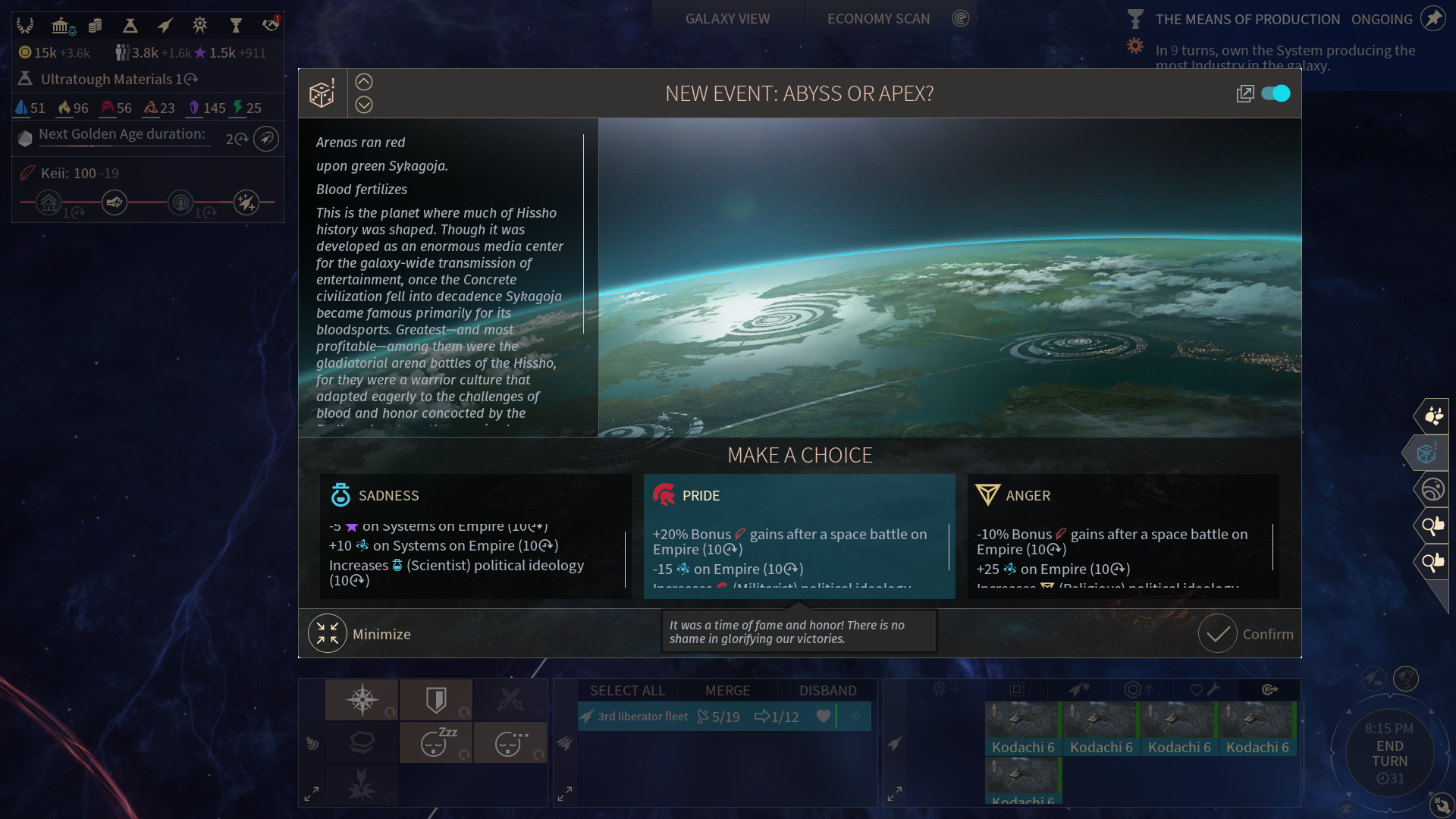Choose the Sadness option
The height and width of the screenshot is (819, 1456).
click(475, 535)
